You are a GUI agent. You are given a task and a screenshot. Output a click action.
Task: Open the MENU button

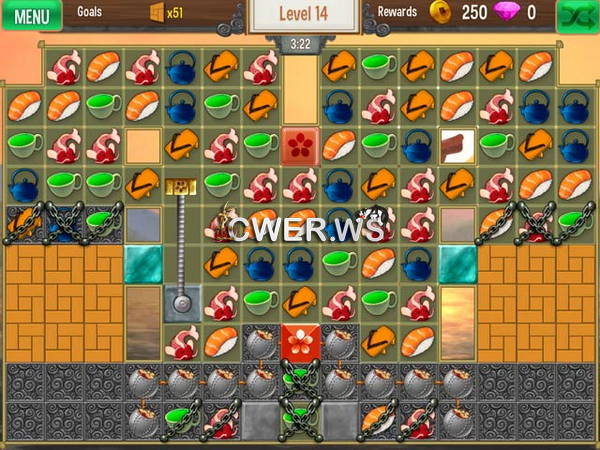click(x=31, y=16)
